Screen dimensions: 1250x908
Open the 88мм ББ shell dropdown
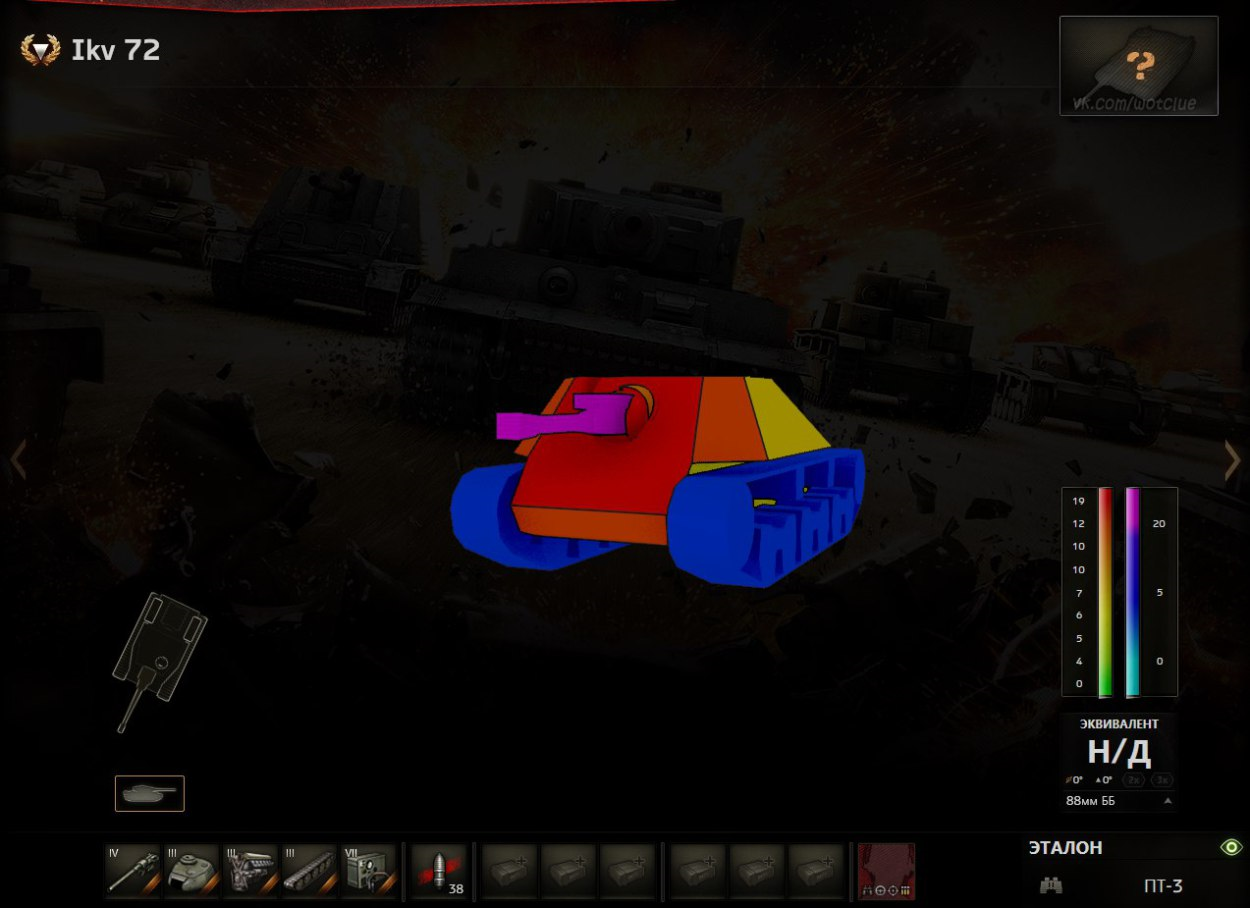pyautogui.click(x=1119, y=801)
